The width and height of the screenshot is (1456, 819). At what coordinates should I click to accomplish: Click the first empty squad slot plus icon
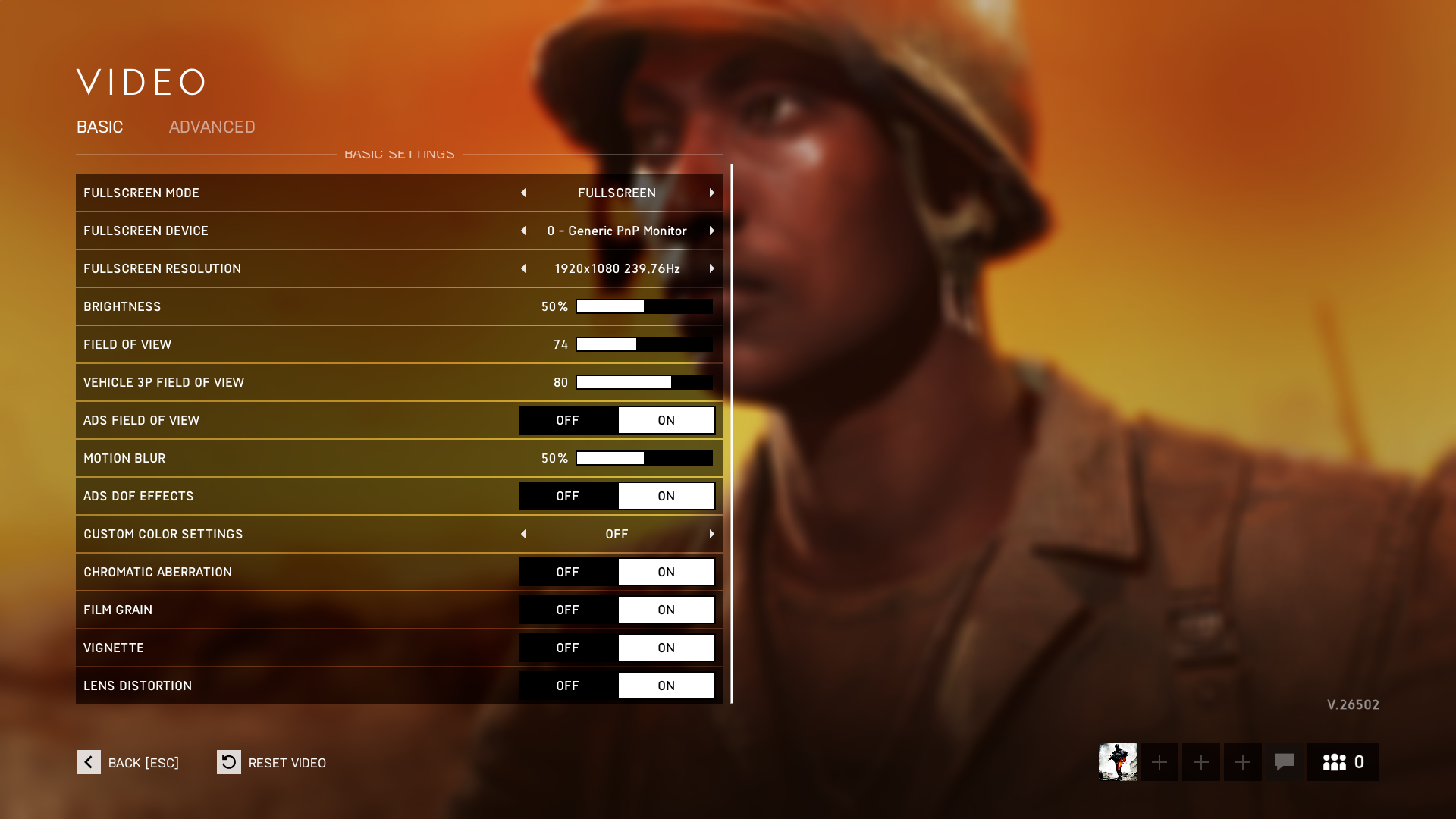1159,762
